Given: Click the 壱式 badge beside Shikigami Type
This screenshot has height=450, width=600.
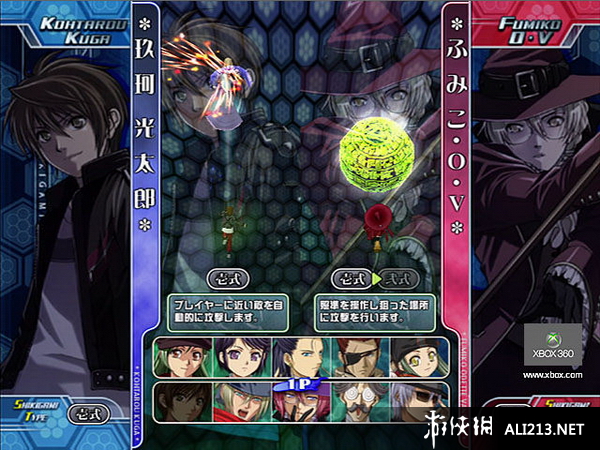Looking at the screenshot, I should [89, 412].
